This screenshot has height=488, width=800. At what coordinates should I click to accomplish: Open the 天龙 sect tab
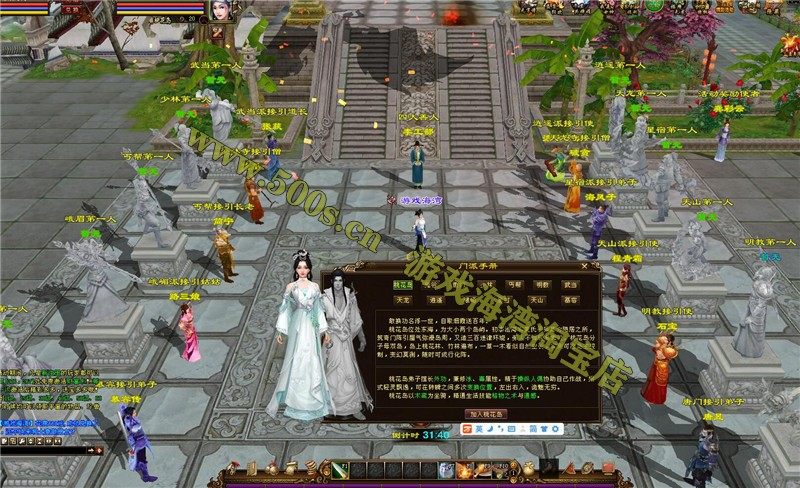tap(402, 298)
